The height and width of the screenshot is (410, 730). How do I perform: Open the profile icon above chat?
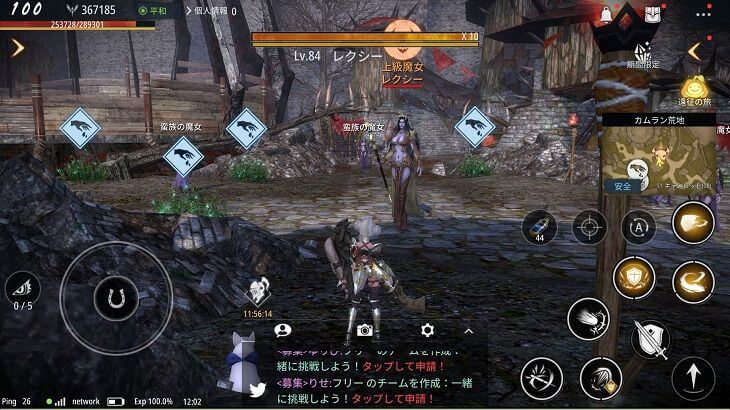coord(283,330)
